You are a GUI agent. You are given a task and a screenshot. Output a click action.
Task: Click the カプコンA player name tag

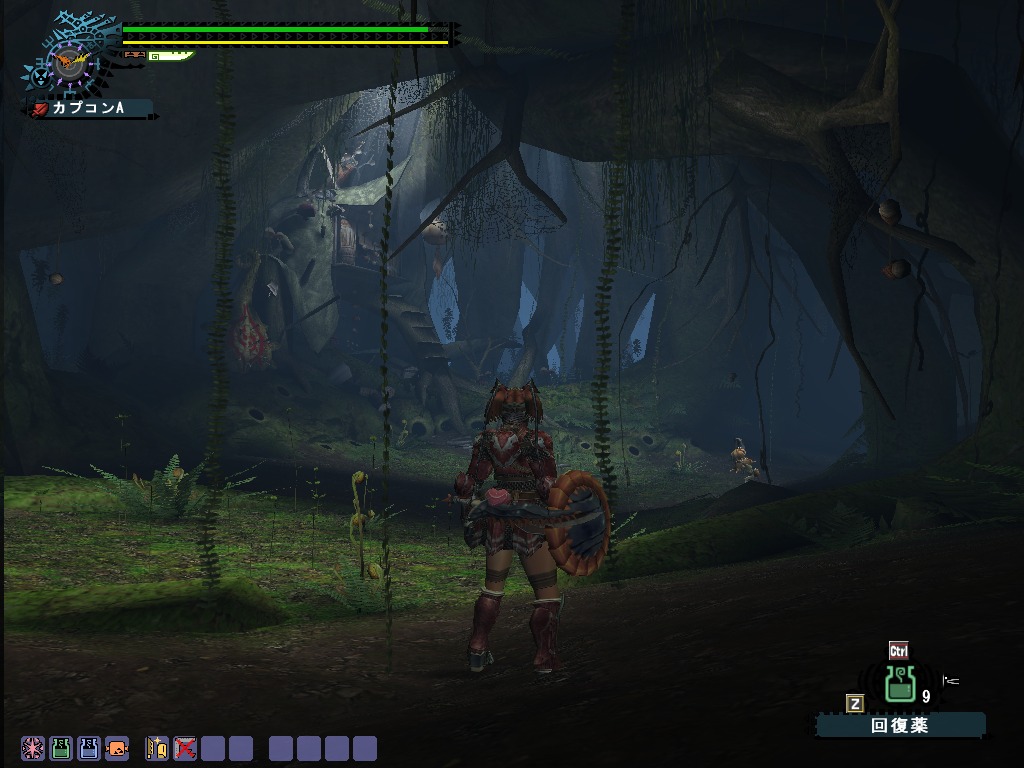(90, 108)
